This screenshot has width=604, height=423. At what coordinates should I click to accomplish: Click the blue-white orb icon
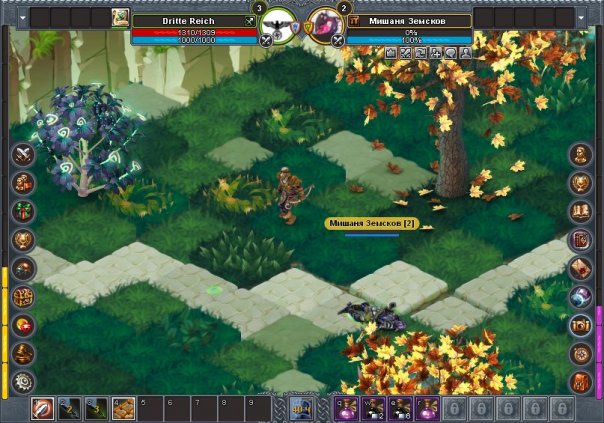point(582,297)
